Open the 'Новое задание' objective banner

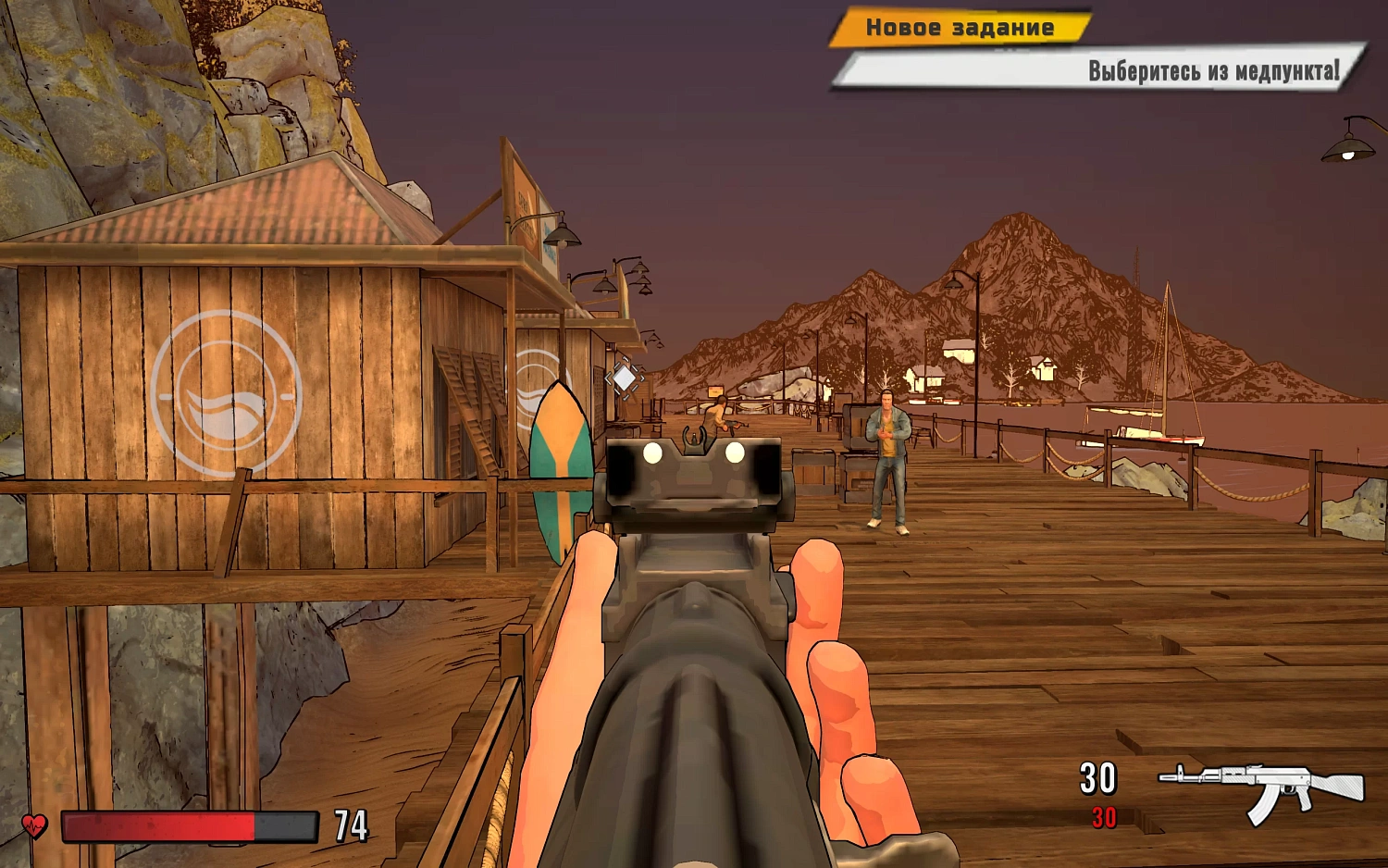960,28
